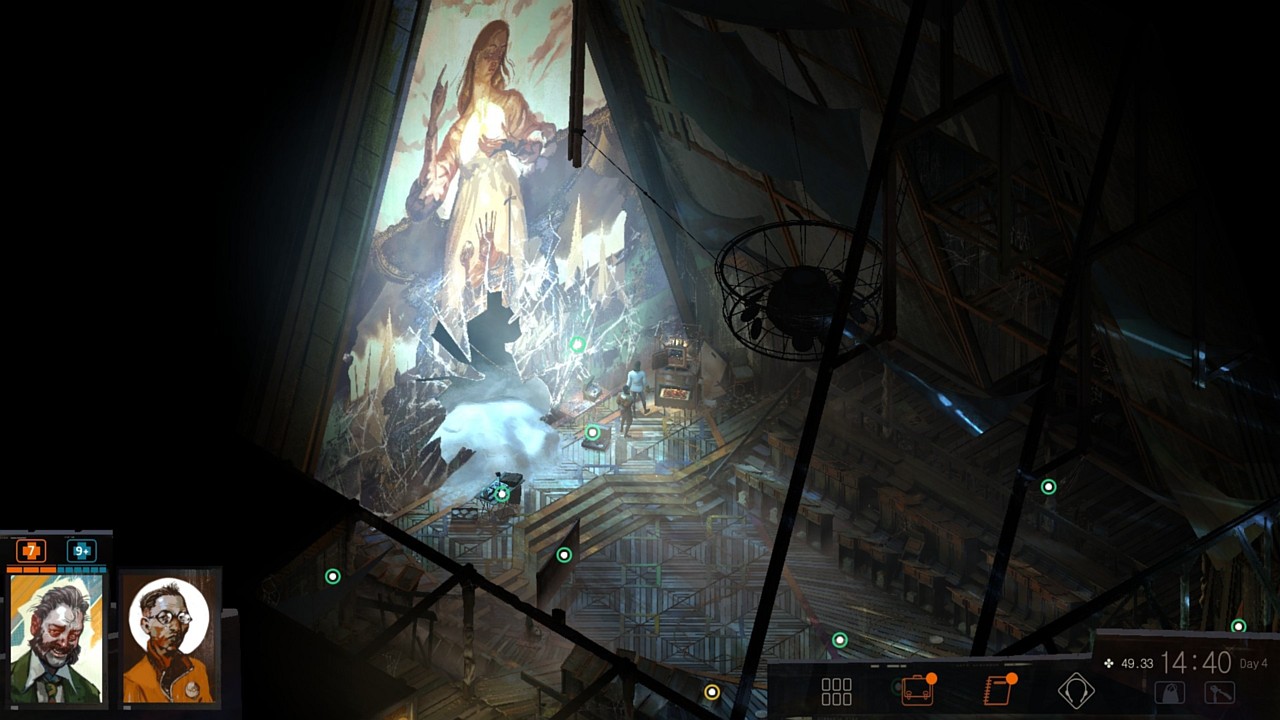Image resolution: width=1280 pixels, height=720 pixels.
Task: Select the tool held-item slot
Action: tap(1219, 693)
